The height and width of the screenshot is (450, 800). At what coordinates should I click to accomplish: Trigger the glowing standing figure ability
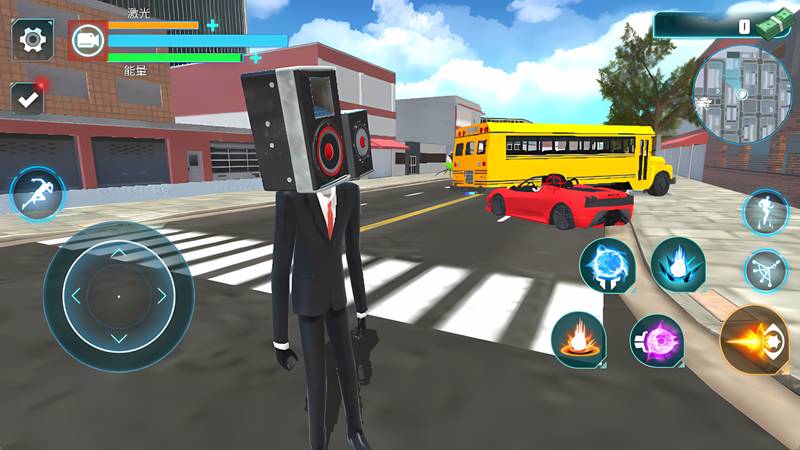(765, 212)
